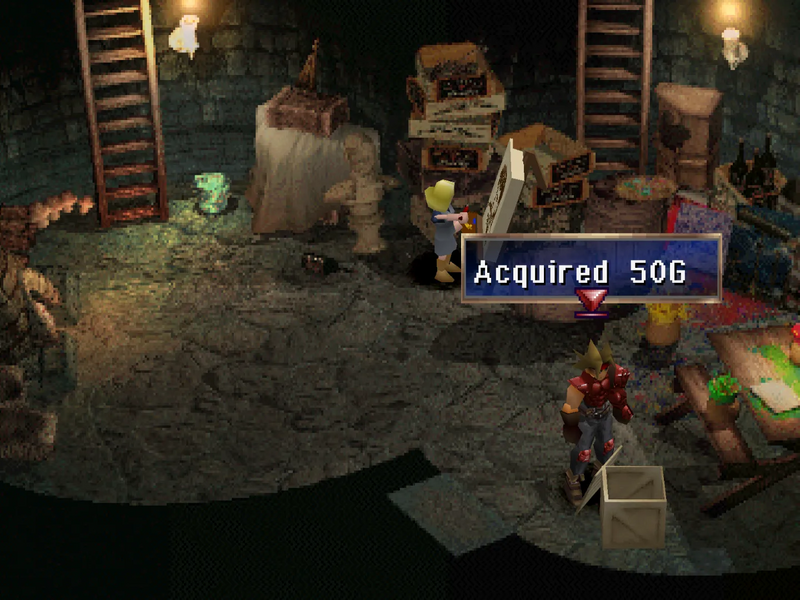Dismiss the Acquired 50G message box
Image resolution: width=800 pixels, height=600 pixels.
(590, 270)
